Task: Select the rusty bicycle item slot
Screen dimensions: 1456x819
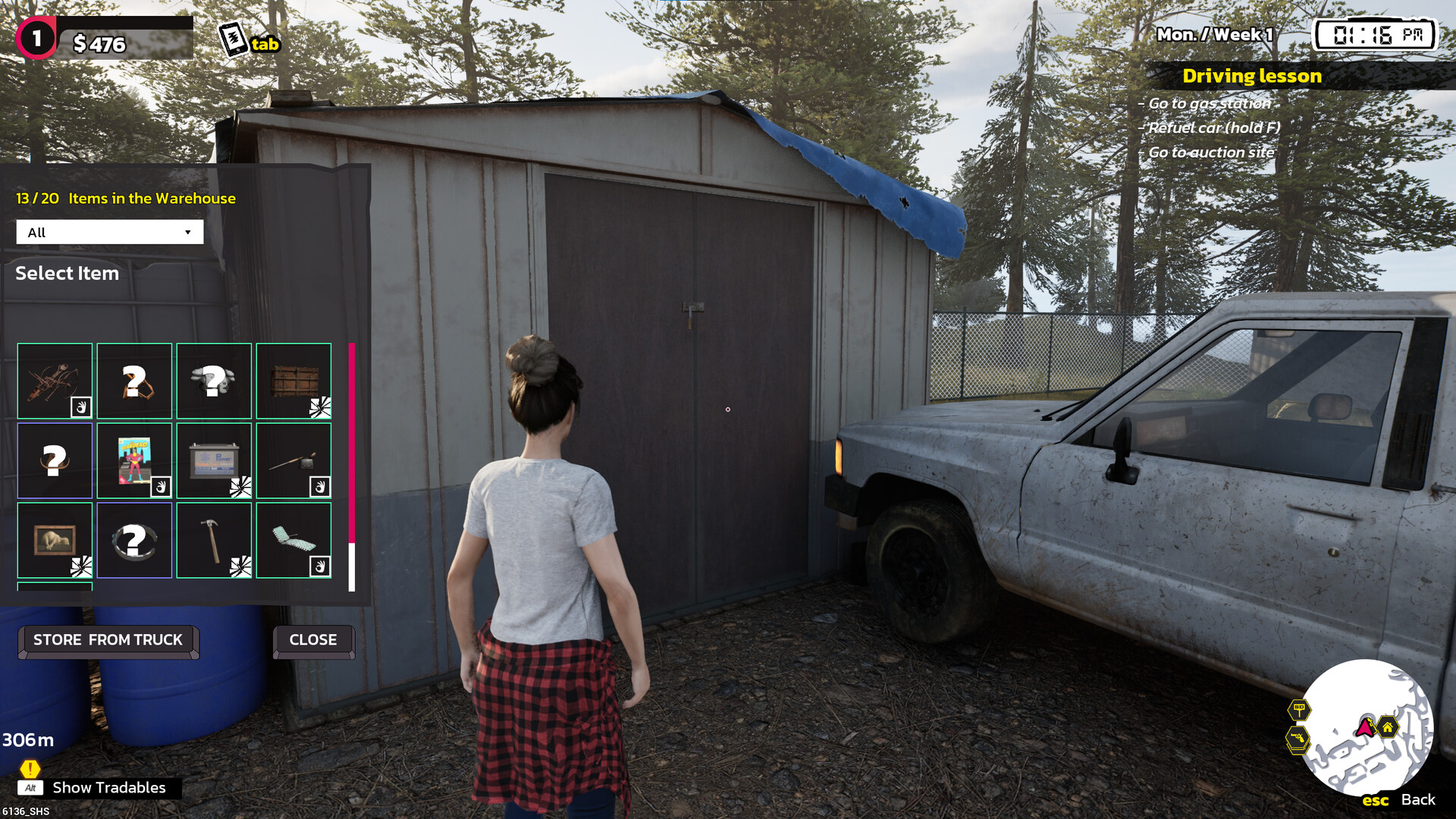Action: point(55,381)
